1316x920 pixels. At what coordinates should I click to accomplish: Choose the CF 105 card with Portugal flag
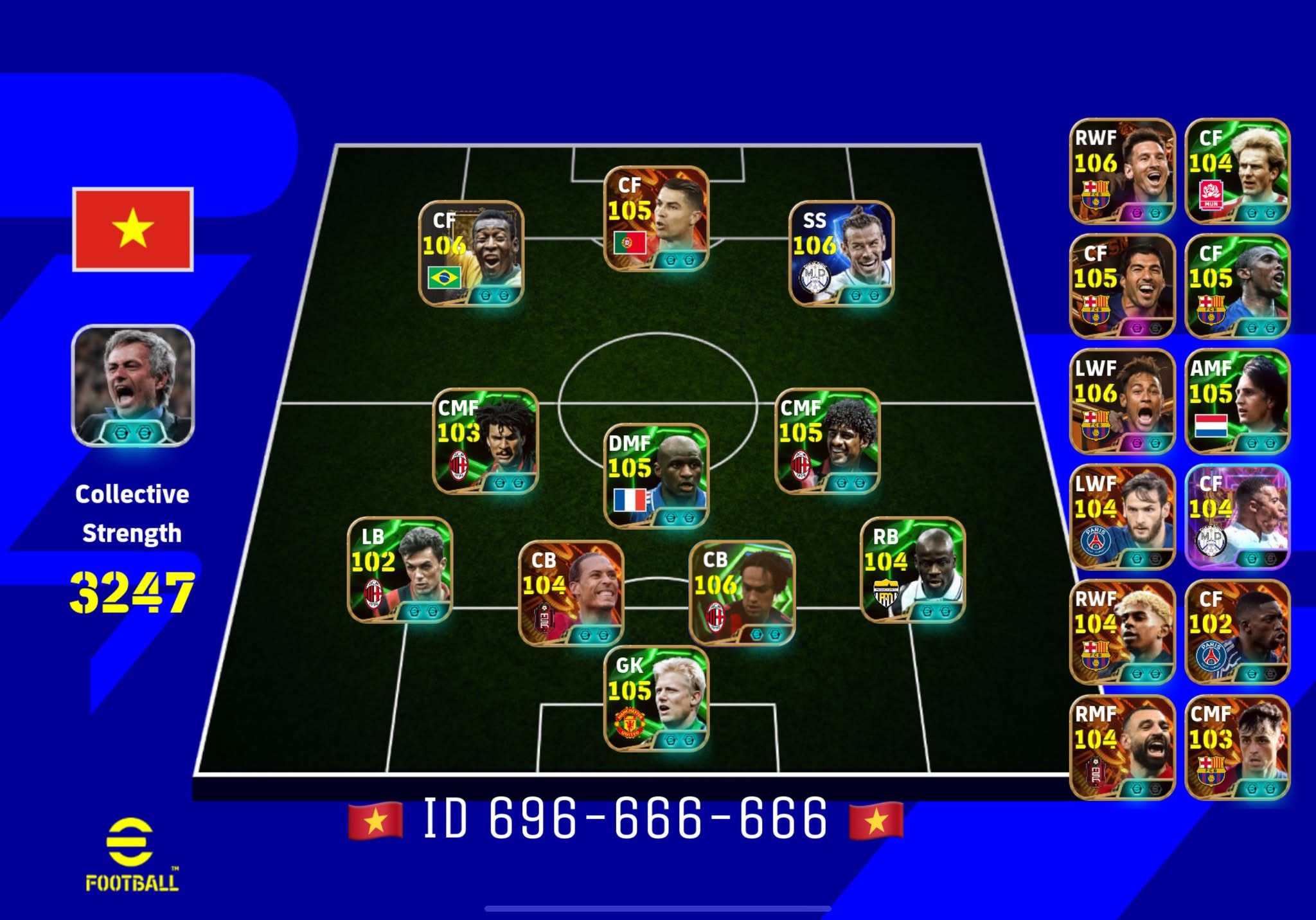tap(656, 219)
